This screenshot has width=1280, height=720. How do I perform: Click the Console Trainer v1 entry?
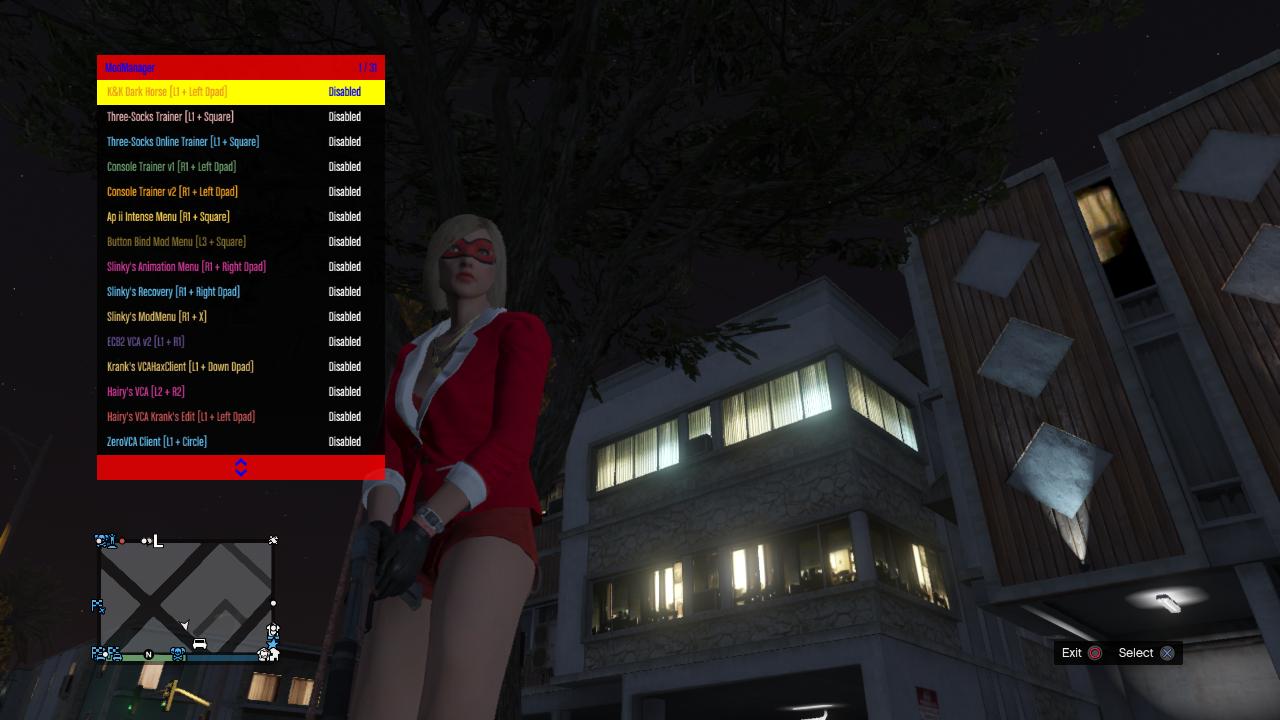click(171, 167)
